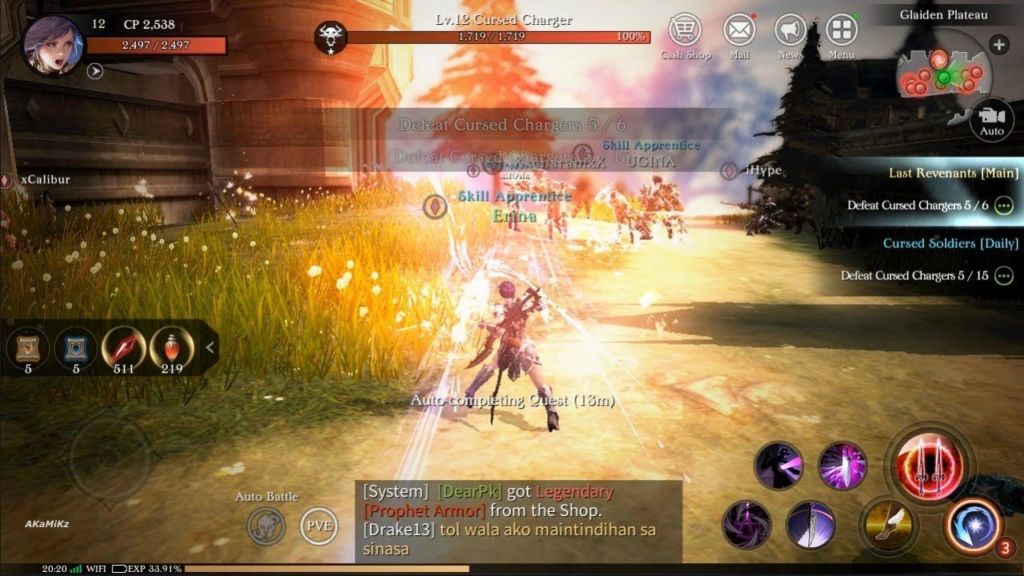Image resolution: width=1024 pixels, height=576 pixels.
Task: Toggle the Auto camera button
Action: click(x=990, y=119)
